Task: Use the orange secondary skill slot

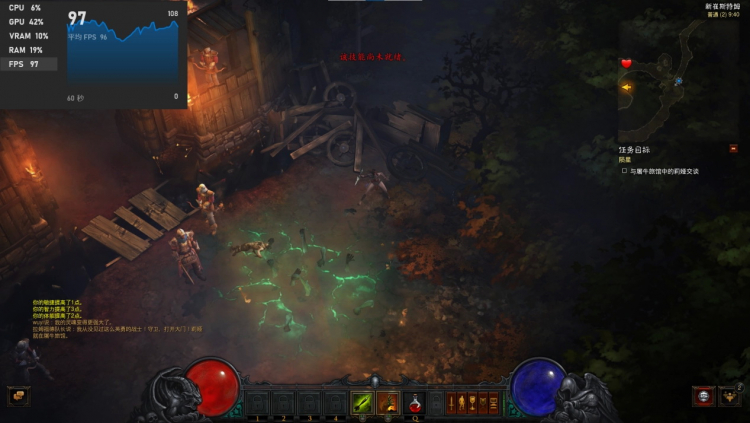Action: [x=388, y=403]
